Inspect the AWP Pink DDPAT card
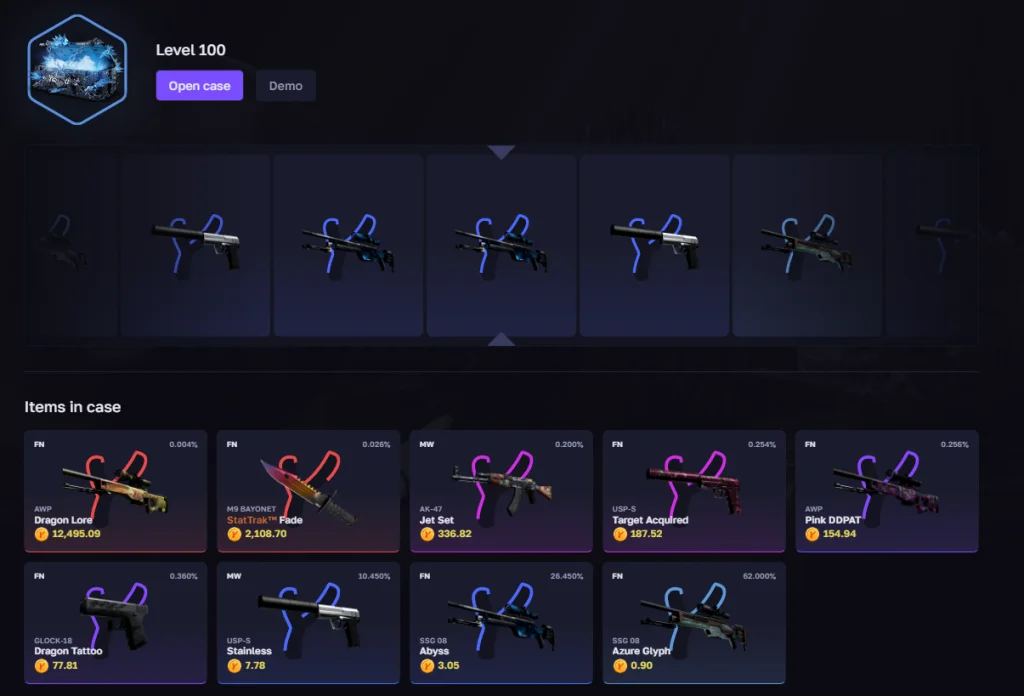Image resolution: width=1024 pixels, height=696 pixels. click(x=886, y=491)
